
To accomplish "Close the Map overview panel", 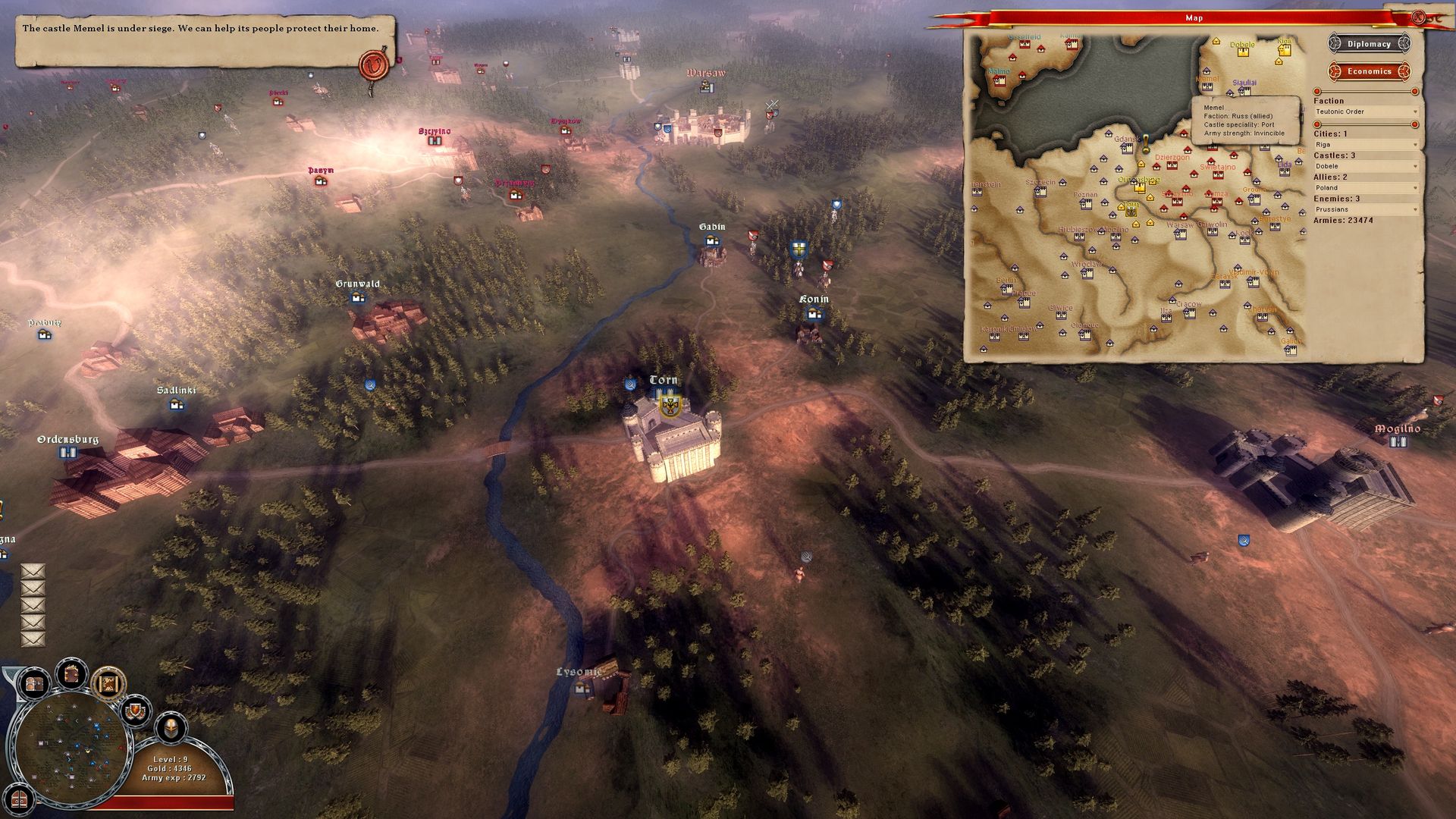I will (1419, 15).
